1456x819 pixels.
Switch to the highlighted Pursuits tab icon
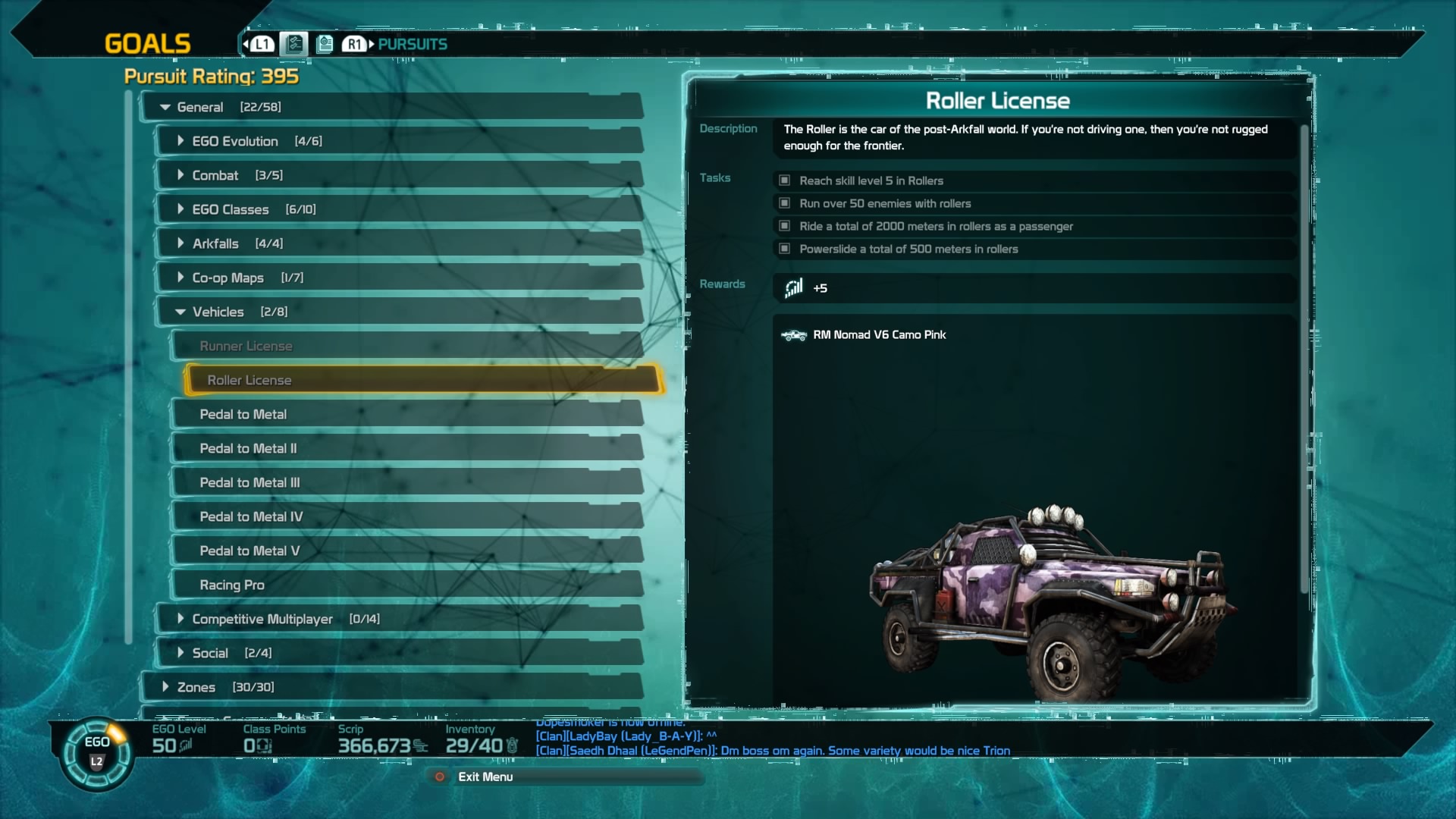point(294,44)
